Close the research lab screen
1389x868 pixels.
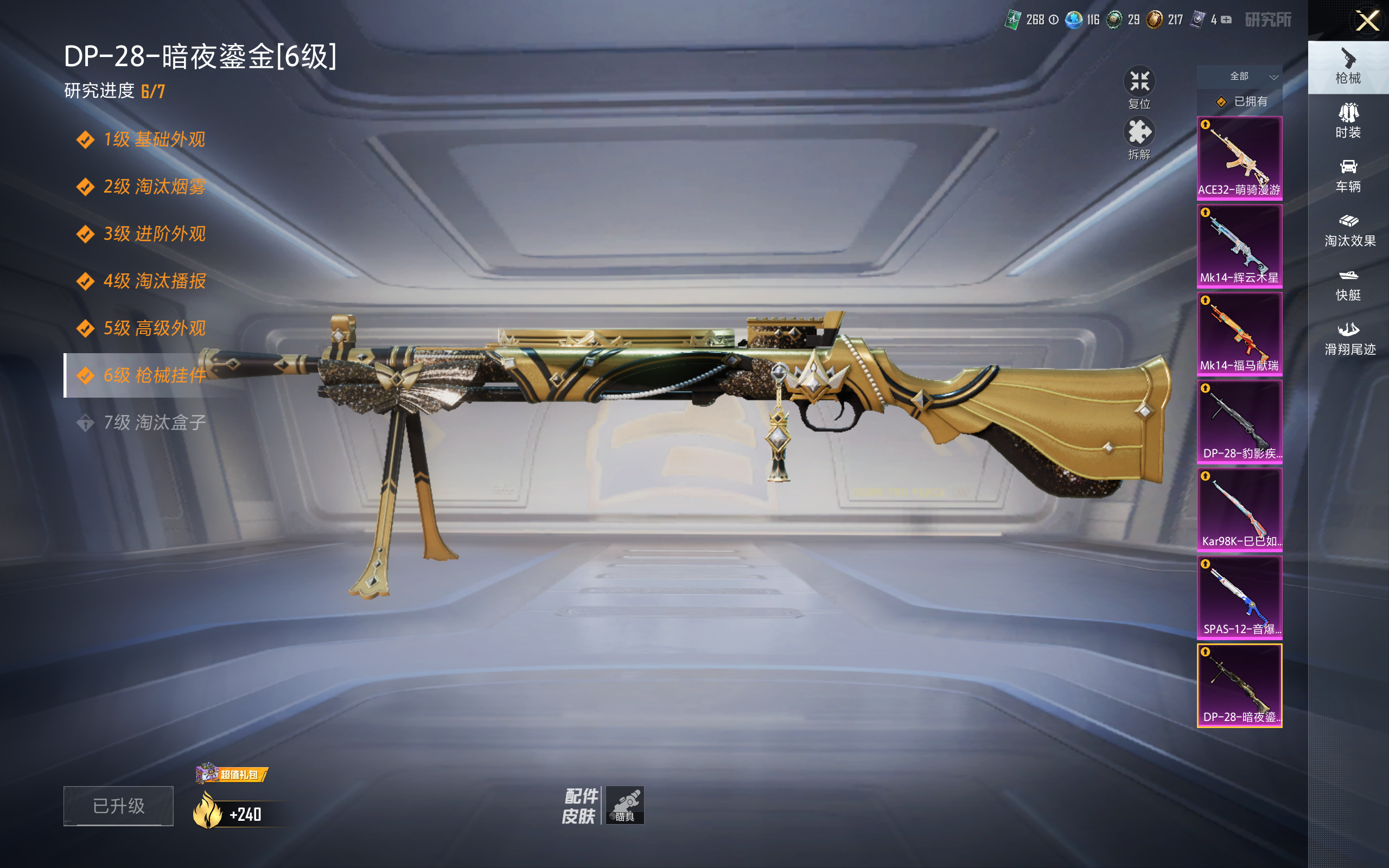[x=1367, y=21]
